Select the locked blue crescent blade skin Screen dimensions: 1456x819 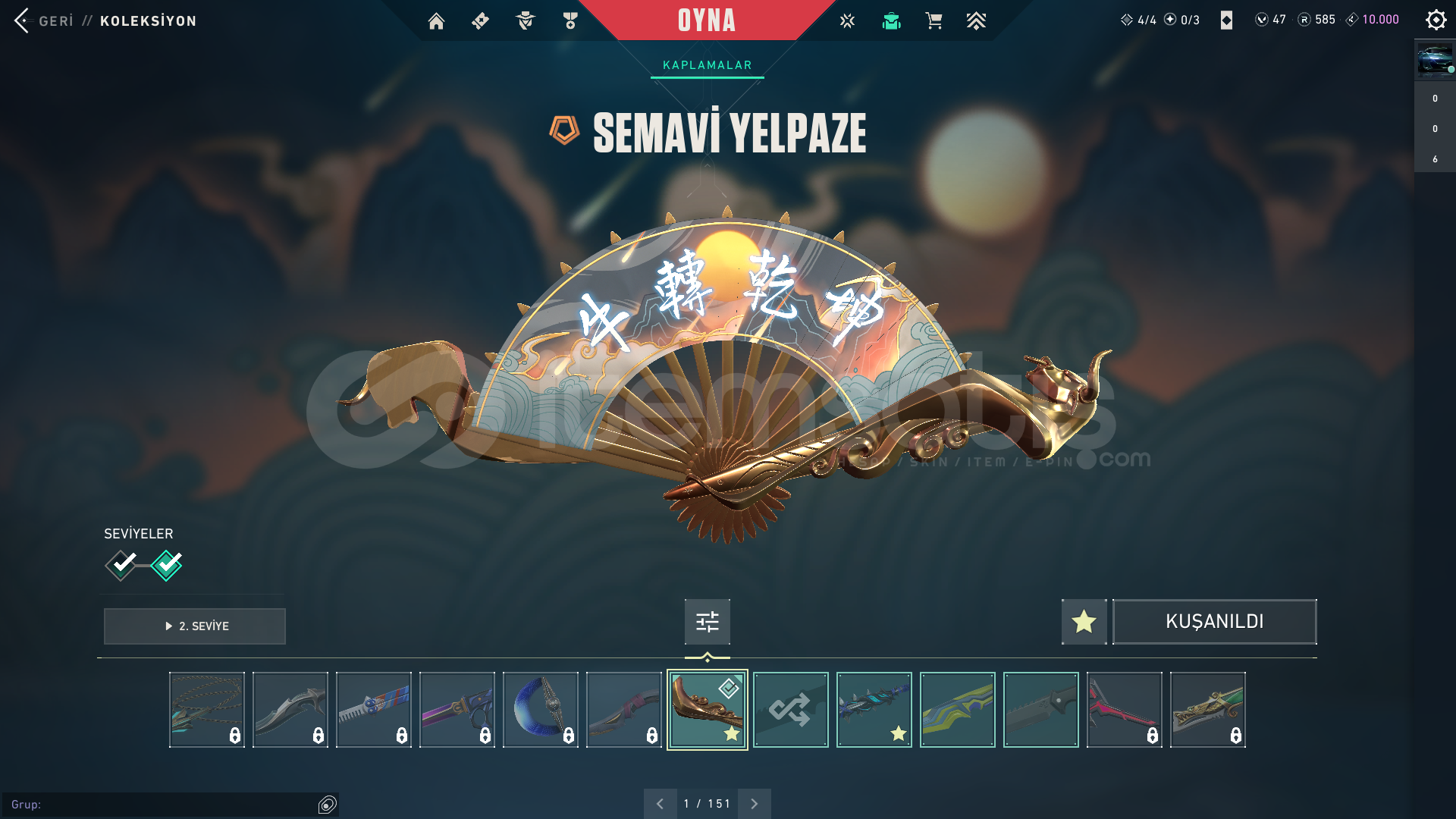[540, 710]
